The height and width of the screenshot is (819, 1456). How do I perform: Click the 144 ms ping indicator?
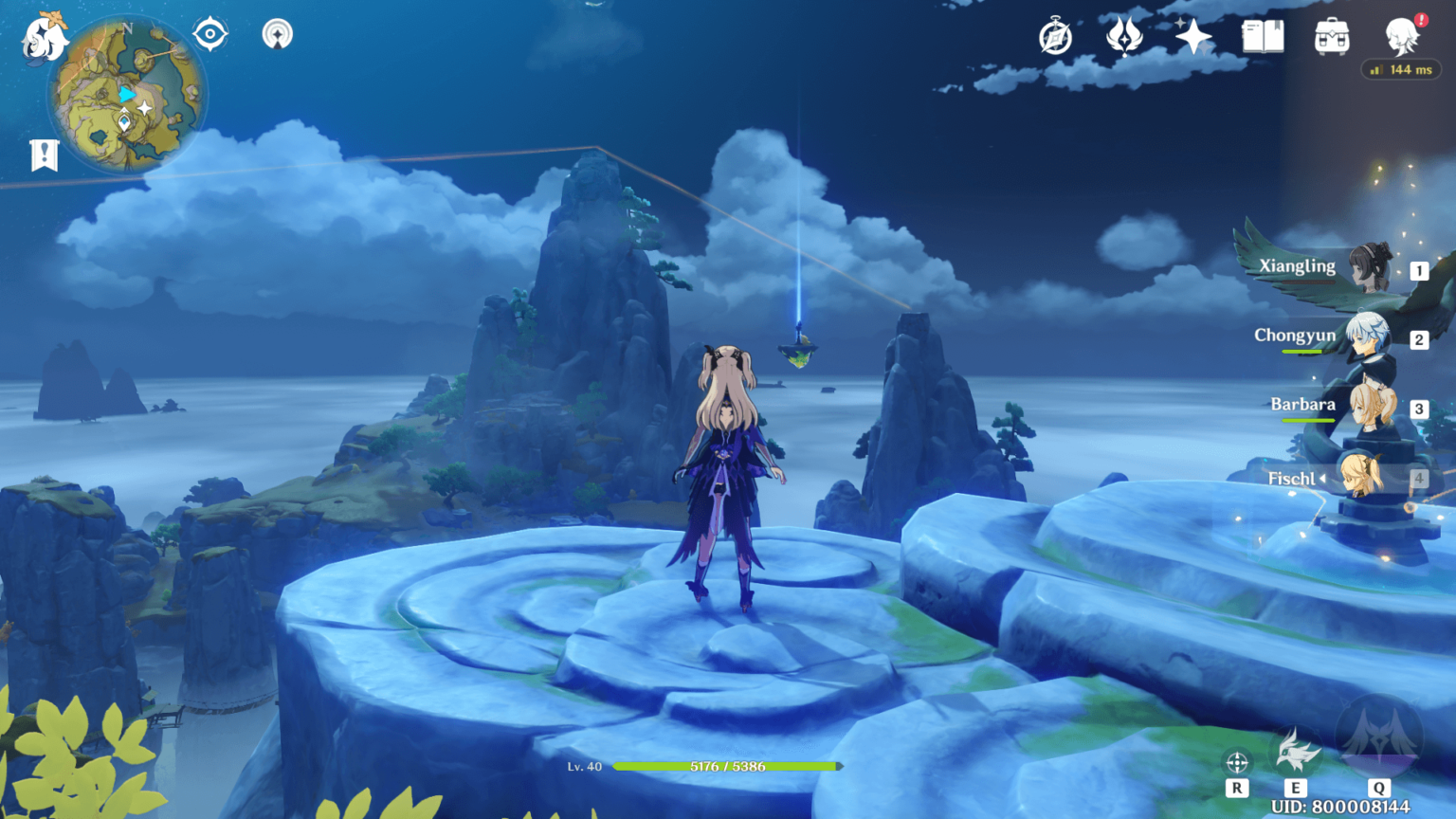pyautogui.click(x=1401, y=68)
